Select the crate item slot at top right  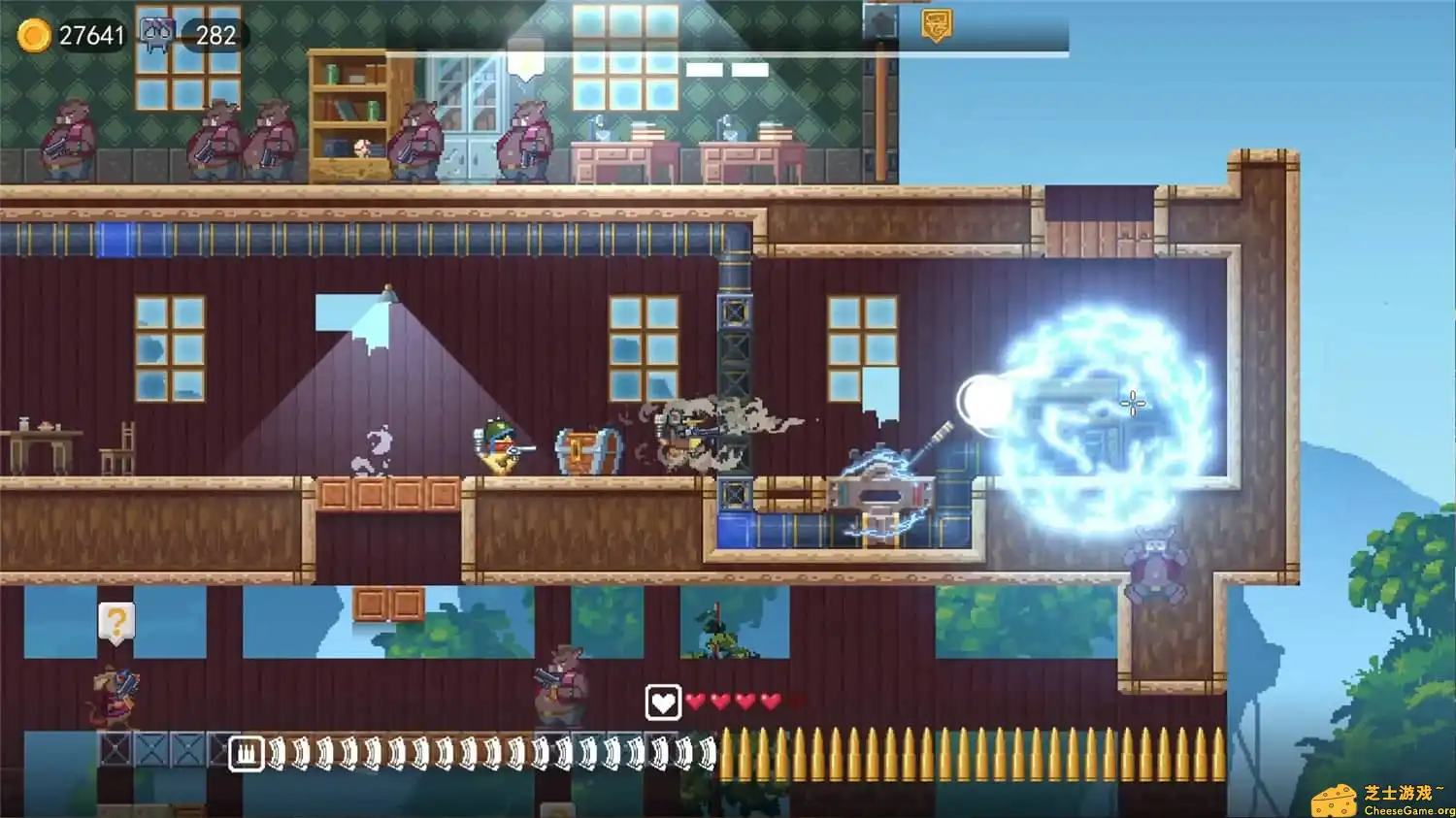tap(878, 21)
